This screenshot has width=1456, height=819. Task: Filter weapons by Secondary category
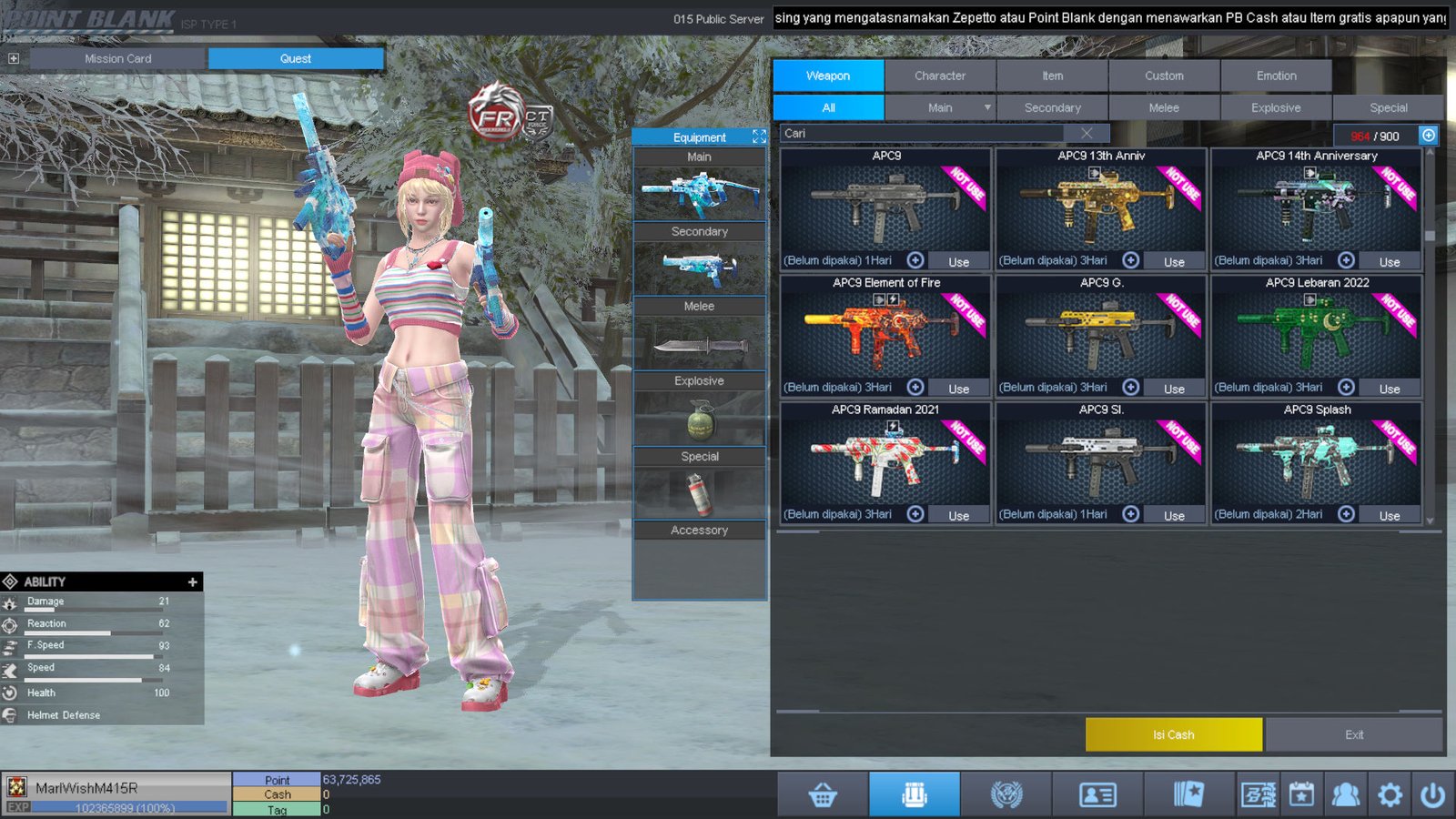coord(1052,107)
